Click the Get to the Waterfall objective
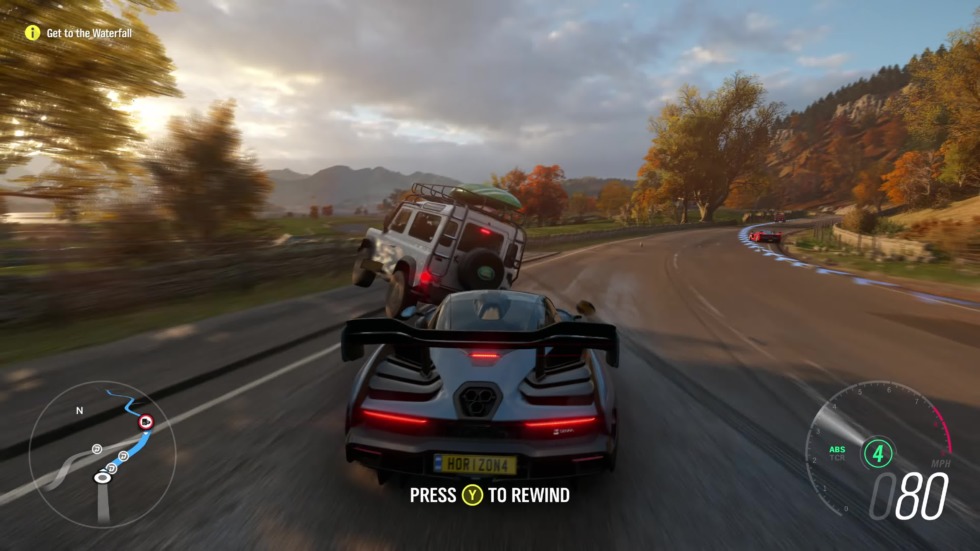This screenshot has width=980, height=551. [x=89, y=33]
